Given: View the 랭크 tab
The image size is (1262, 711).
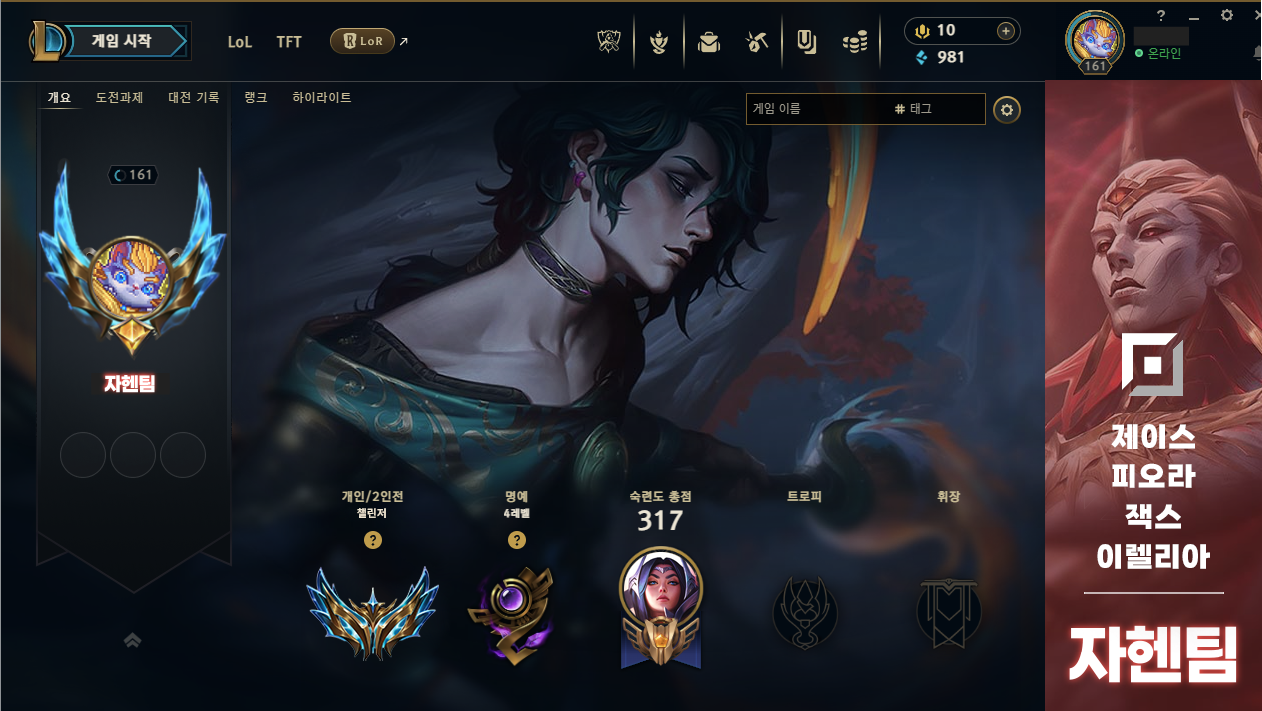Looking at the screenshot, I should click(x=256, y=98).
